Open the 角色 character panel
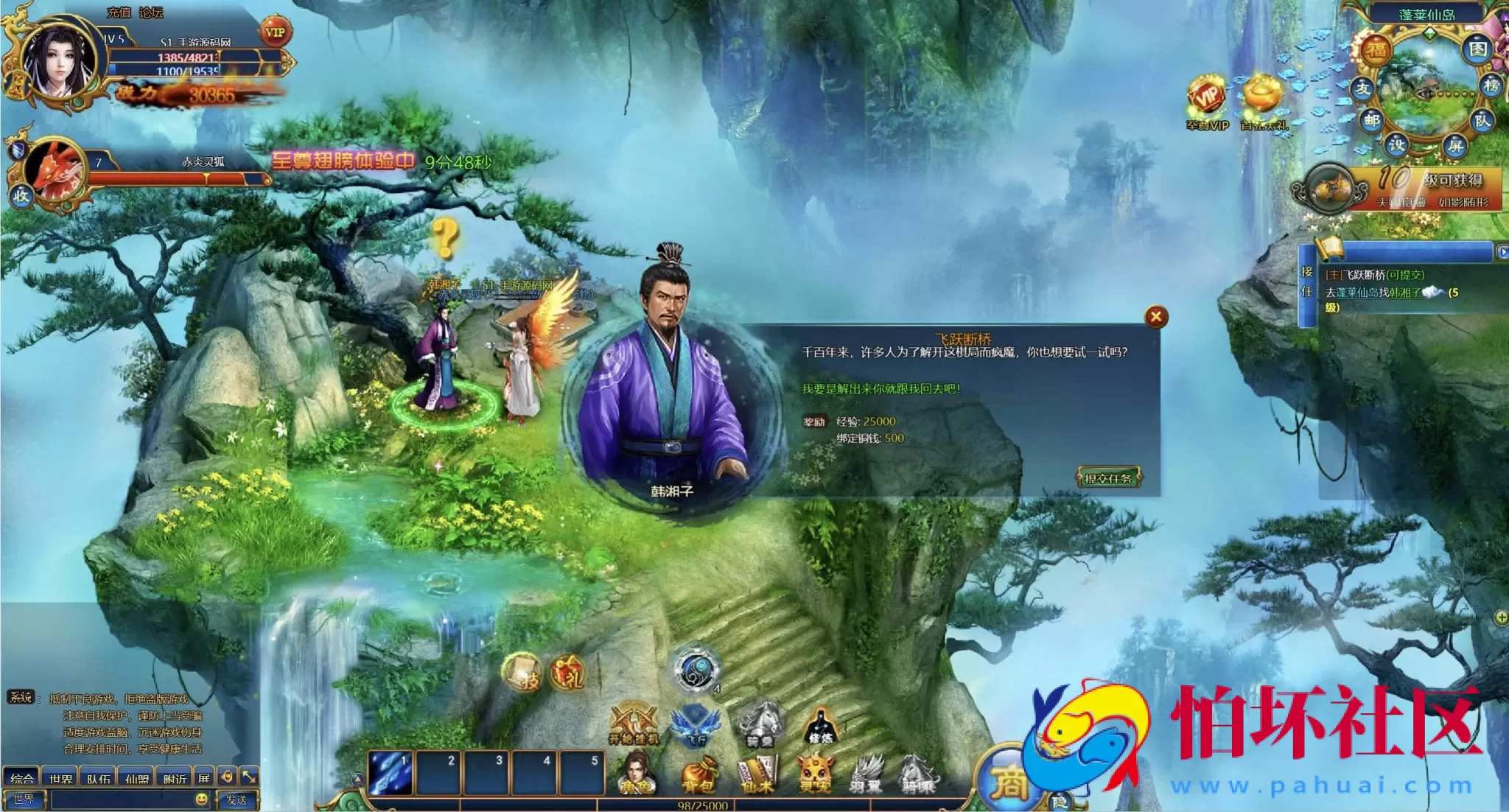1509x812 pixels. (x=636, y=775)
